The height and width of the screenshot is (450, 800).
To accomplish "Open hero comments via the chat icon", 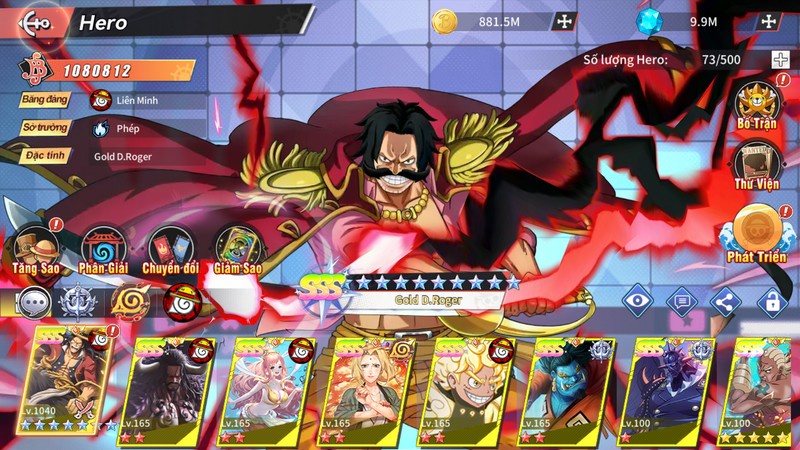I will 681,298.
